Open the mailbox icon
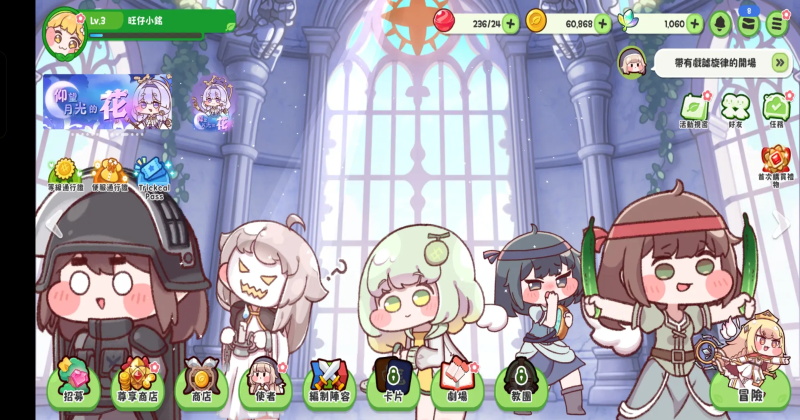Image resolution: width=800 pixels, height=420 pixels. [x=749, y=24]
